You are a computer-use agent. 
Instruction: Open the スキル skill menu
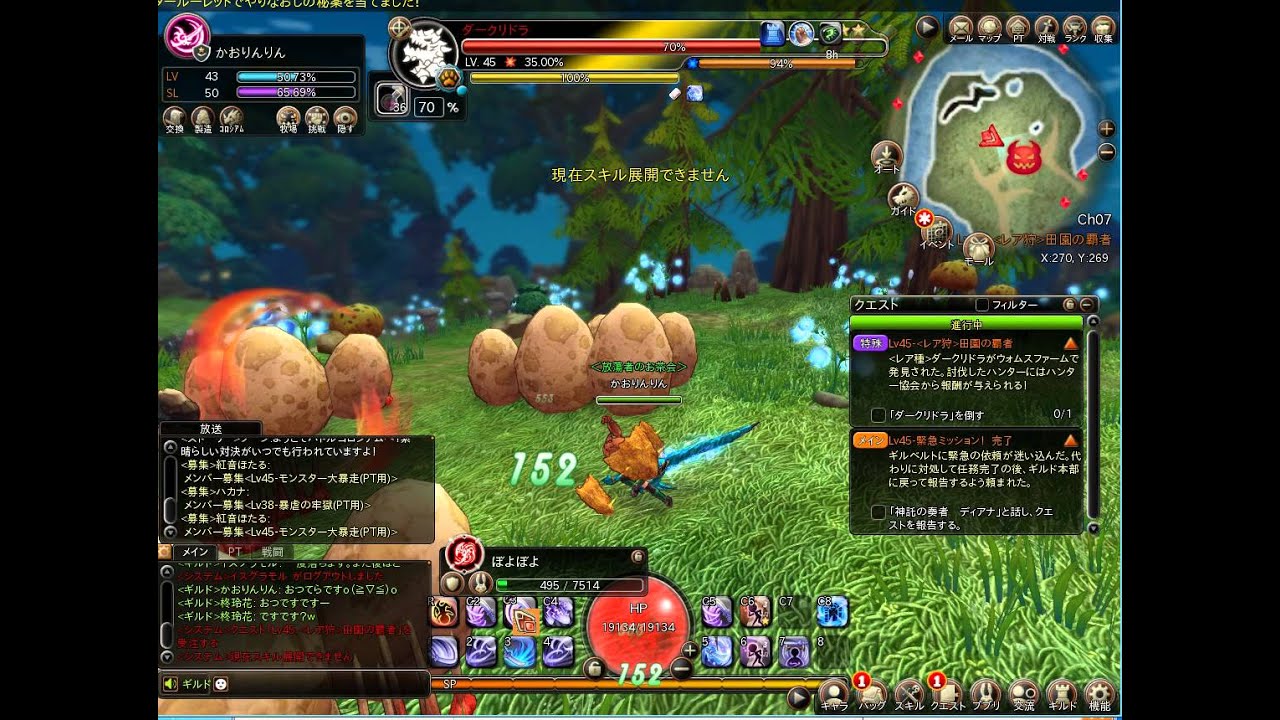[909, 693]
